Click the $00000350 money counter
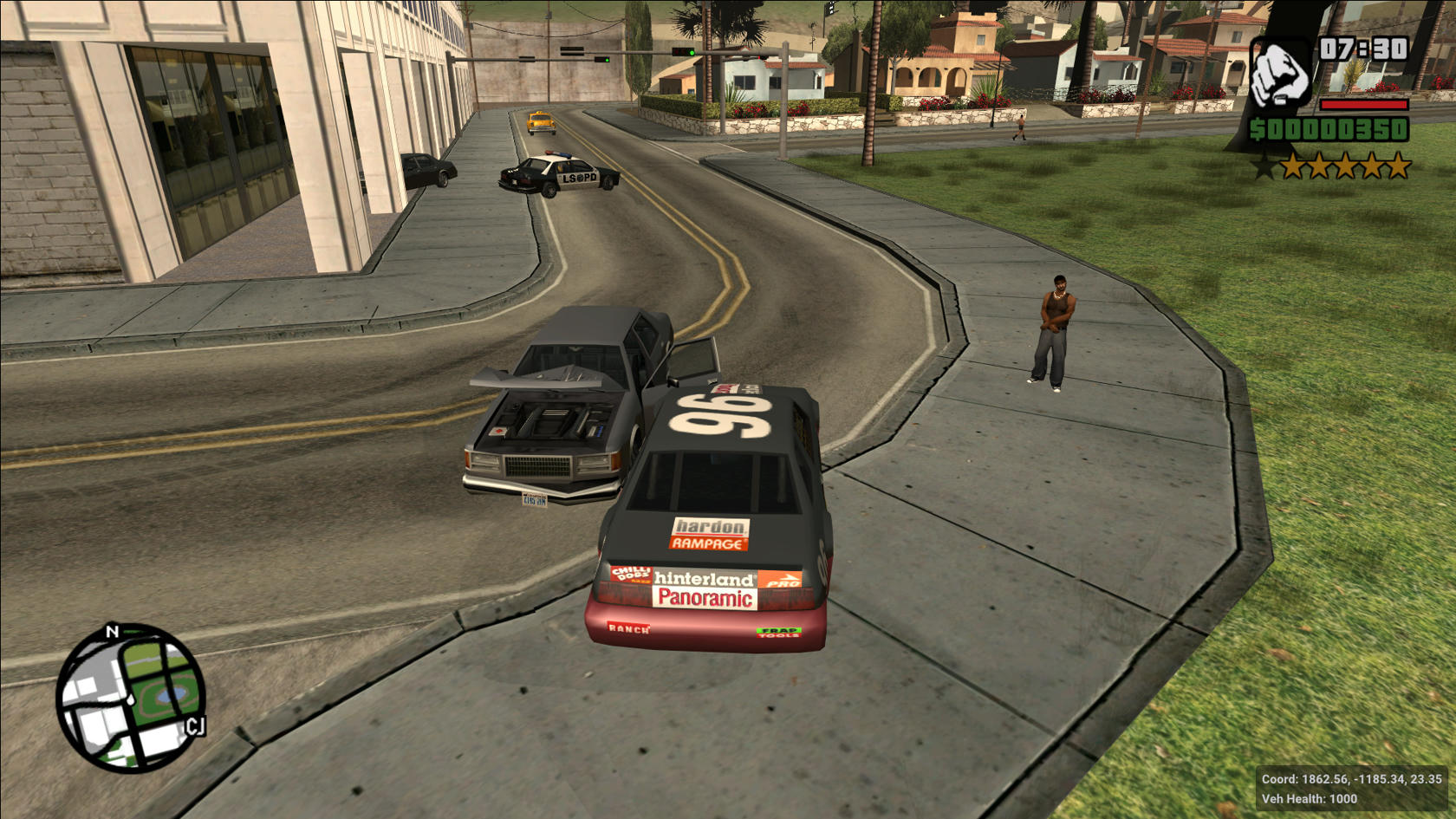This screenshot has width=1456, height=819. click(1330, 129)
